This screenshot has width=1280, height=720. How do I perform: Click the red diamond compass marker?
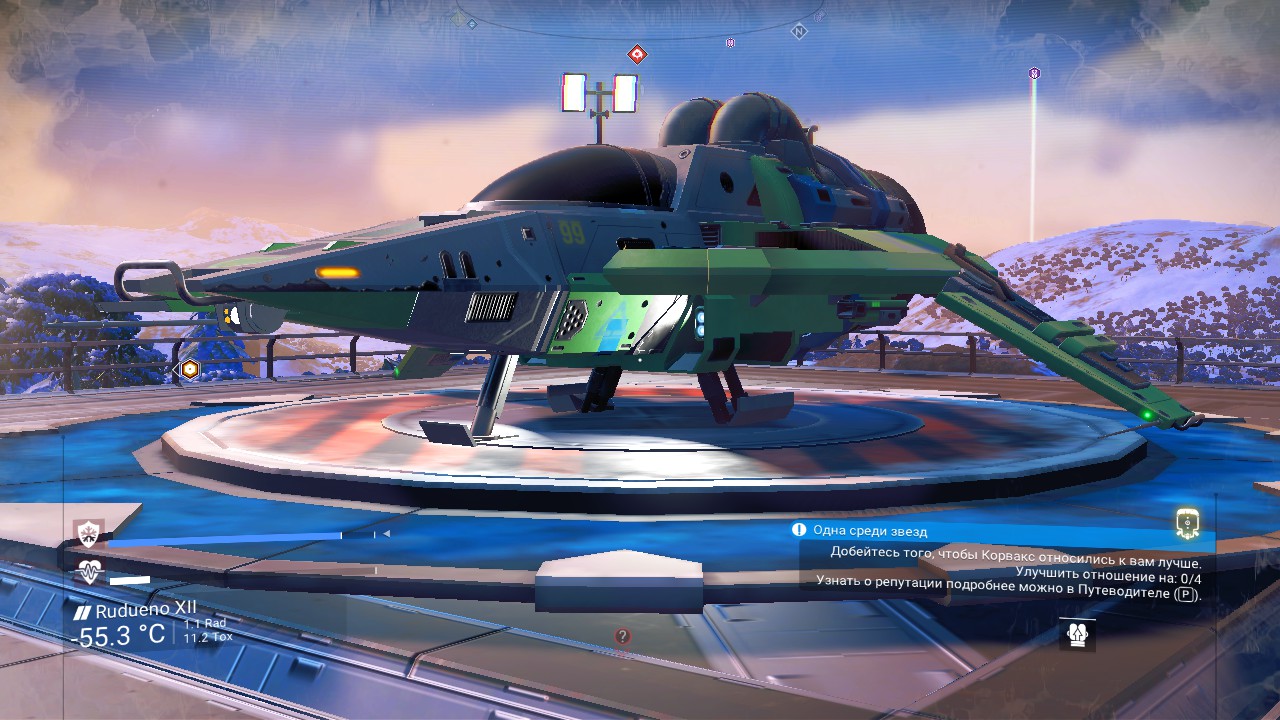pyautogui.click(x=636, y=54)
